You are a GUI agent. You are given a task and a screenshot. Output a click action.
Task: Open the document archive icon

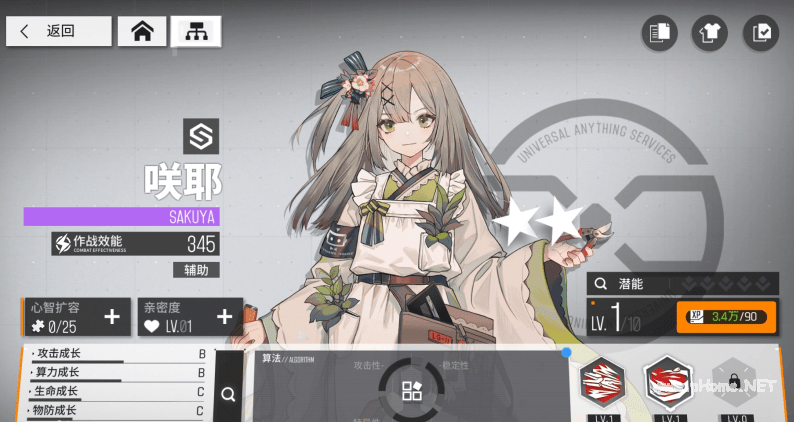[659, 33]
